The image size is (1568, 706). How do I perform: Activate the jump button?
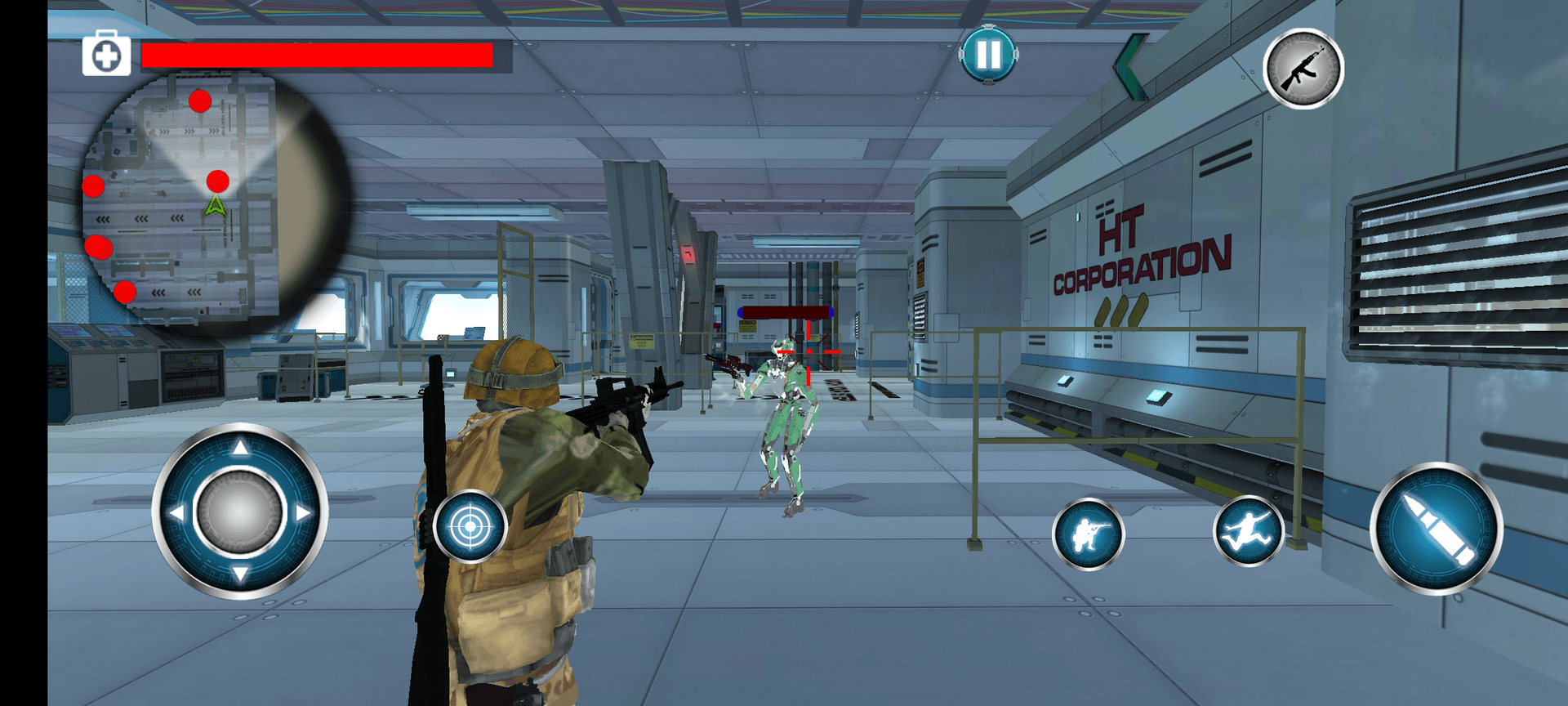click(1248, 531)
